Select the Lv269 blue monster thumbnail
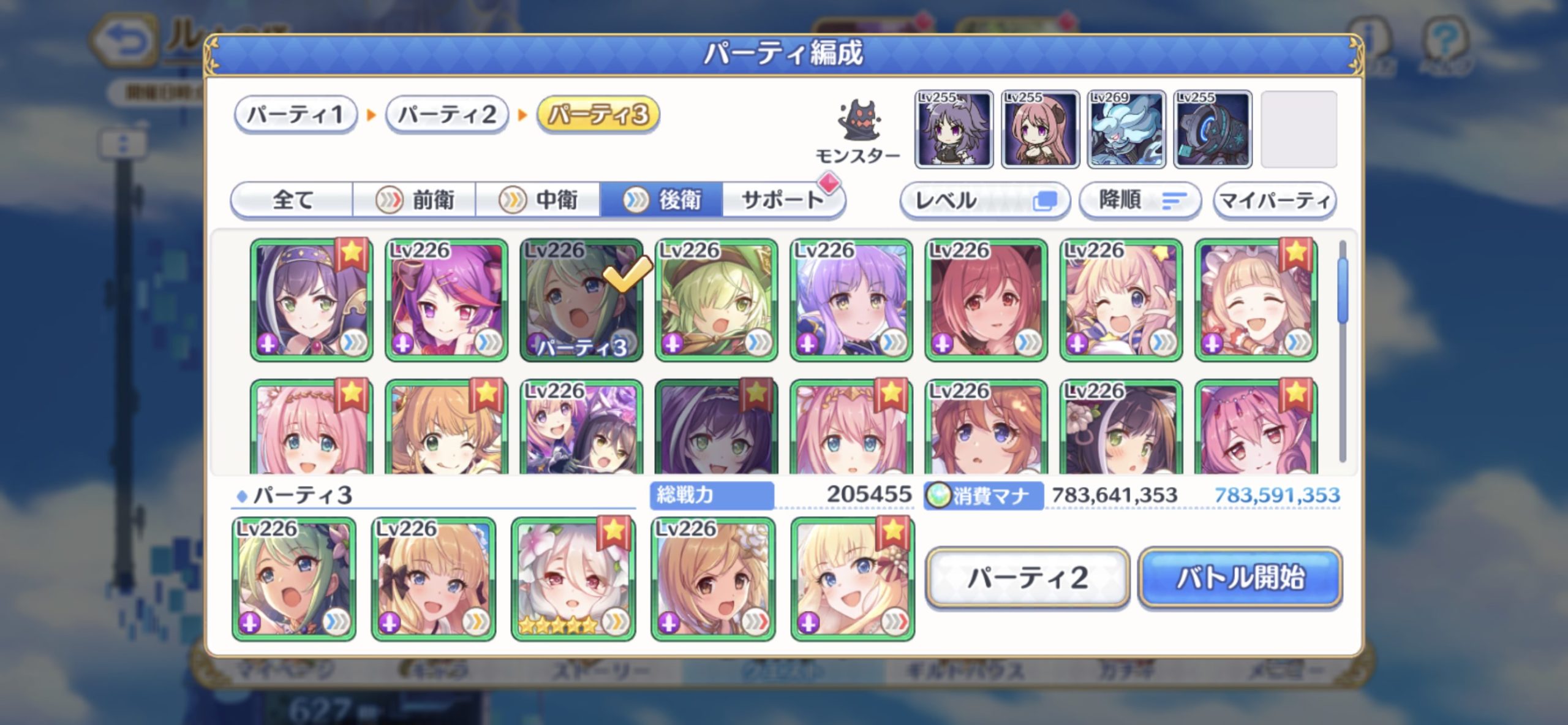The image size is (1568, 725). [1126, 129]
